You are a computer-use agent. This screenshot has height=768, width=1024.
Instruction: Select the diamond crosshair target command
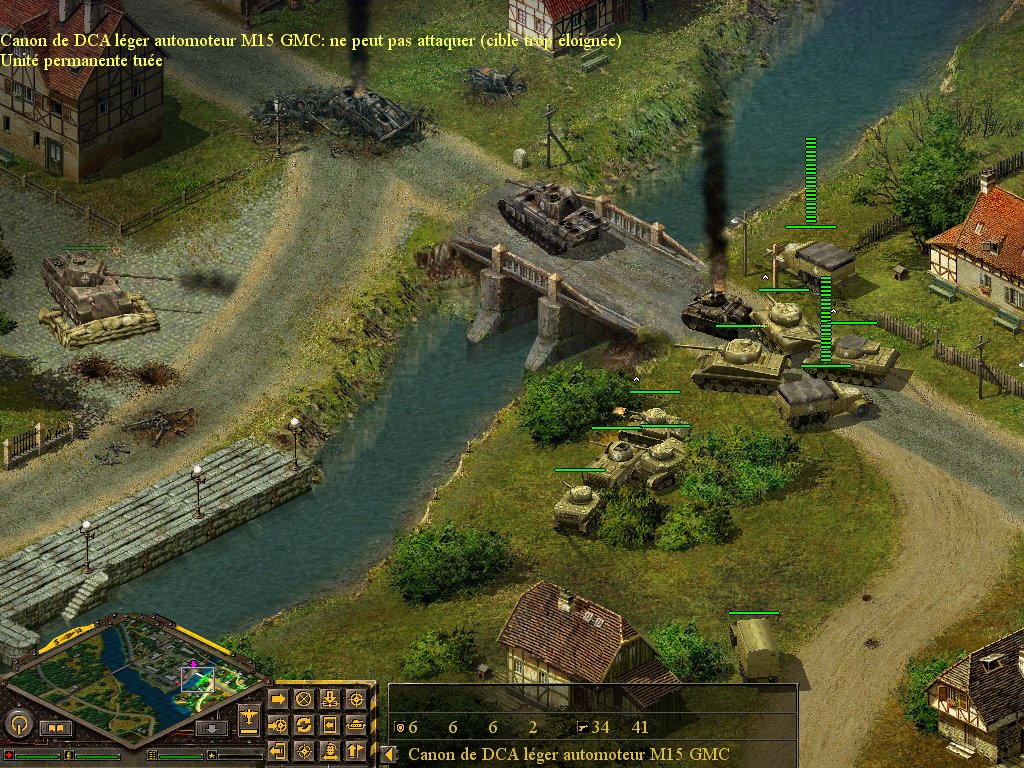304,750
